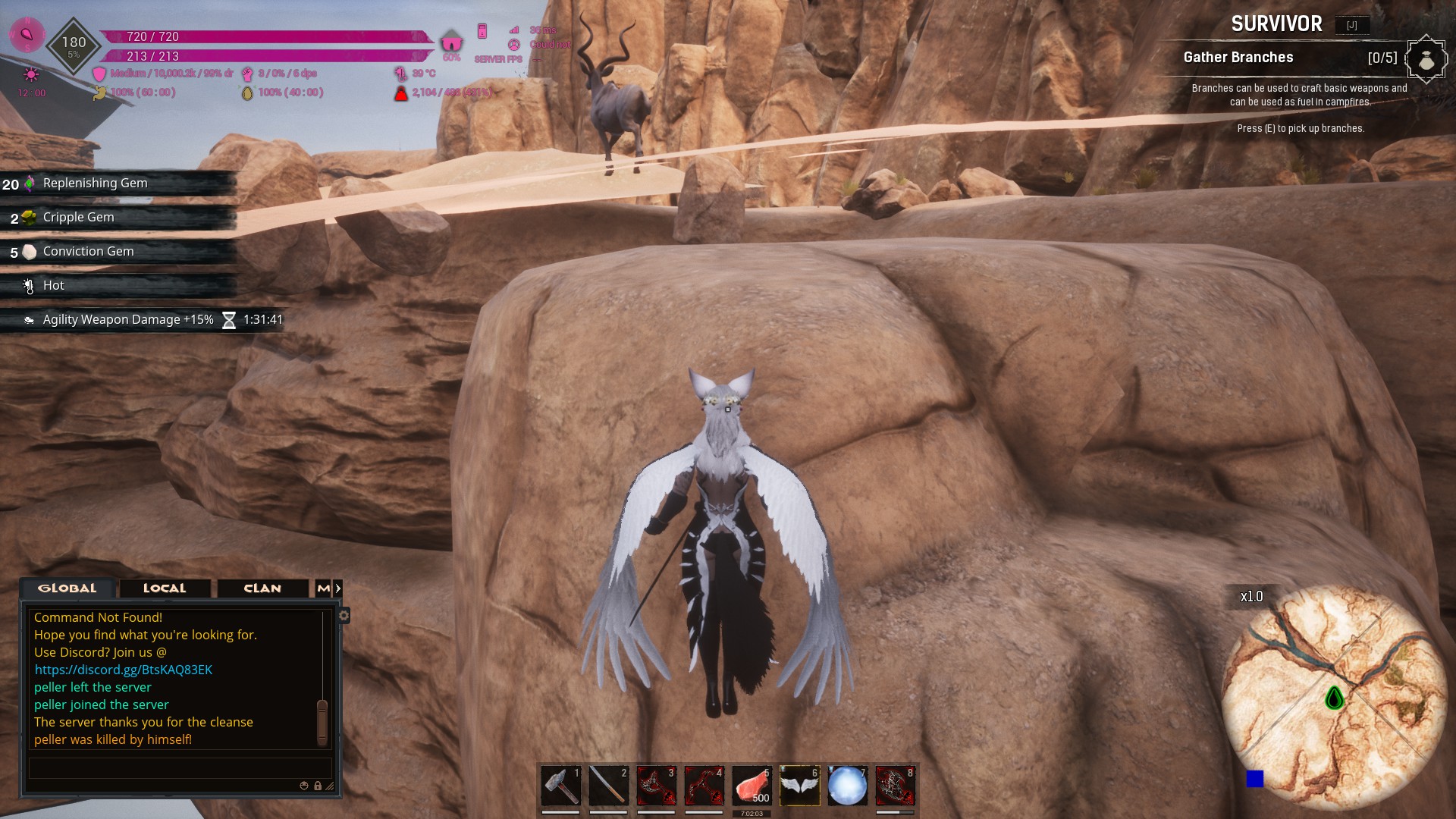
Task: Expand the Gather Branches quest entry
Action: coord(1239,58)
